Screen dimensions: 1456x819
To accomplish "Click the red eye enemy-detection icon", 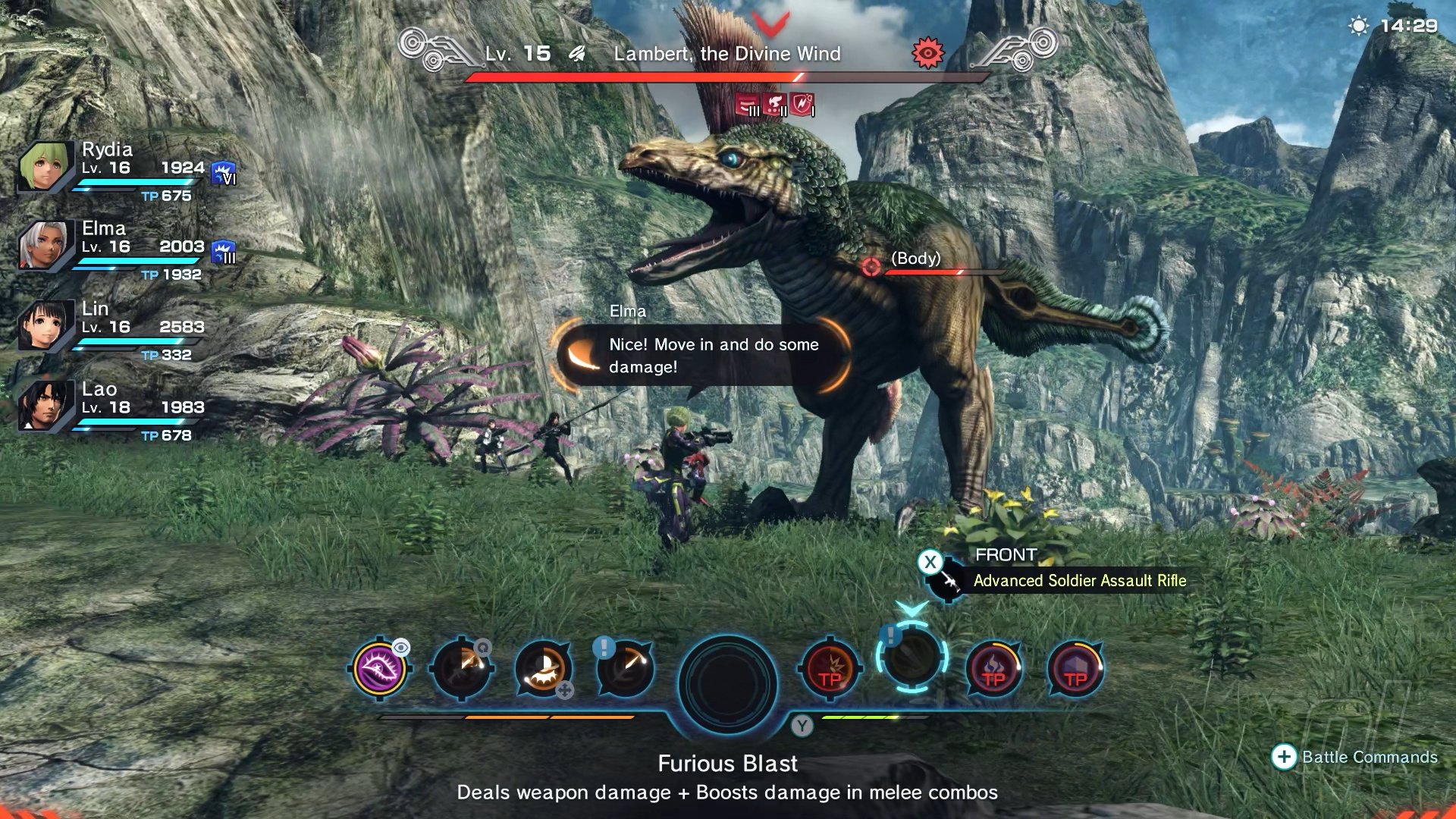I will 927,52.
